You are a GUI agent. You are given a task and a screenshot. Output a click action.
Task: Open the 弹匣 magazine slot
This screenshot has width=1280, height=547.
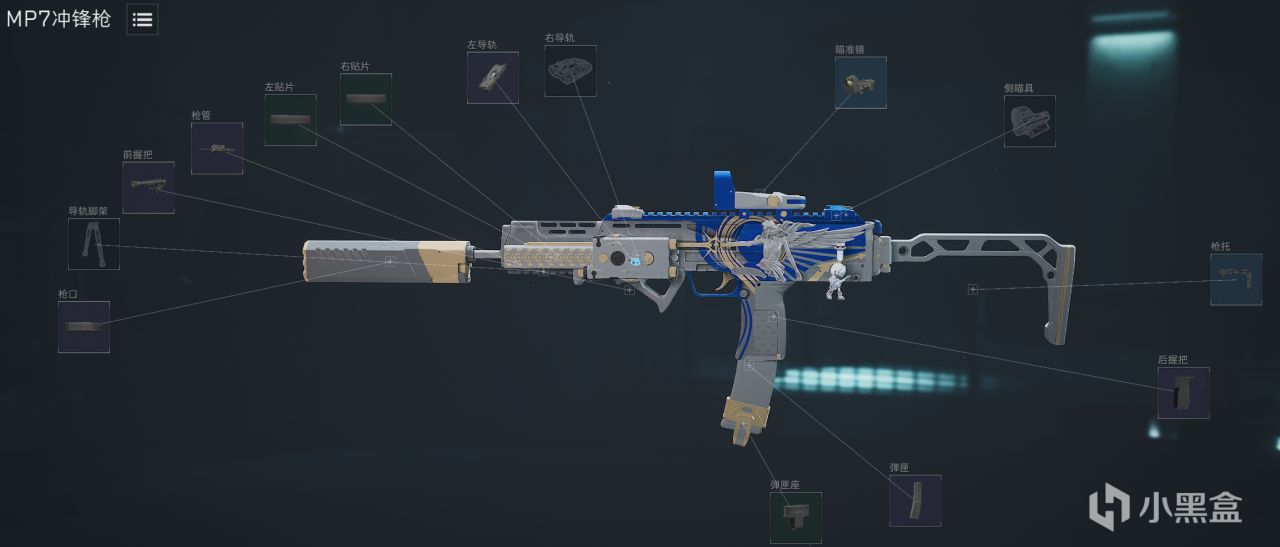tap(915, 500)
